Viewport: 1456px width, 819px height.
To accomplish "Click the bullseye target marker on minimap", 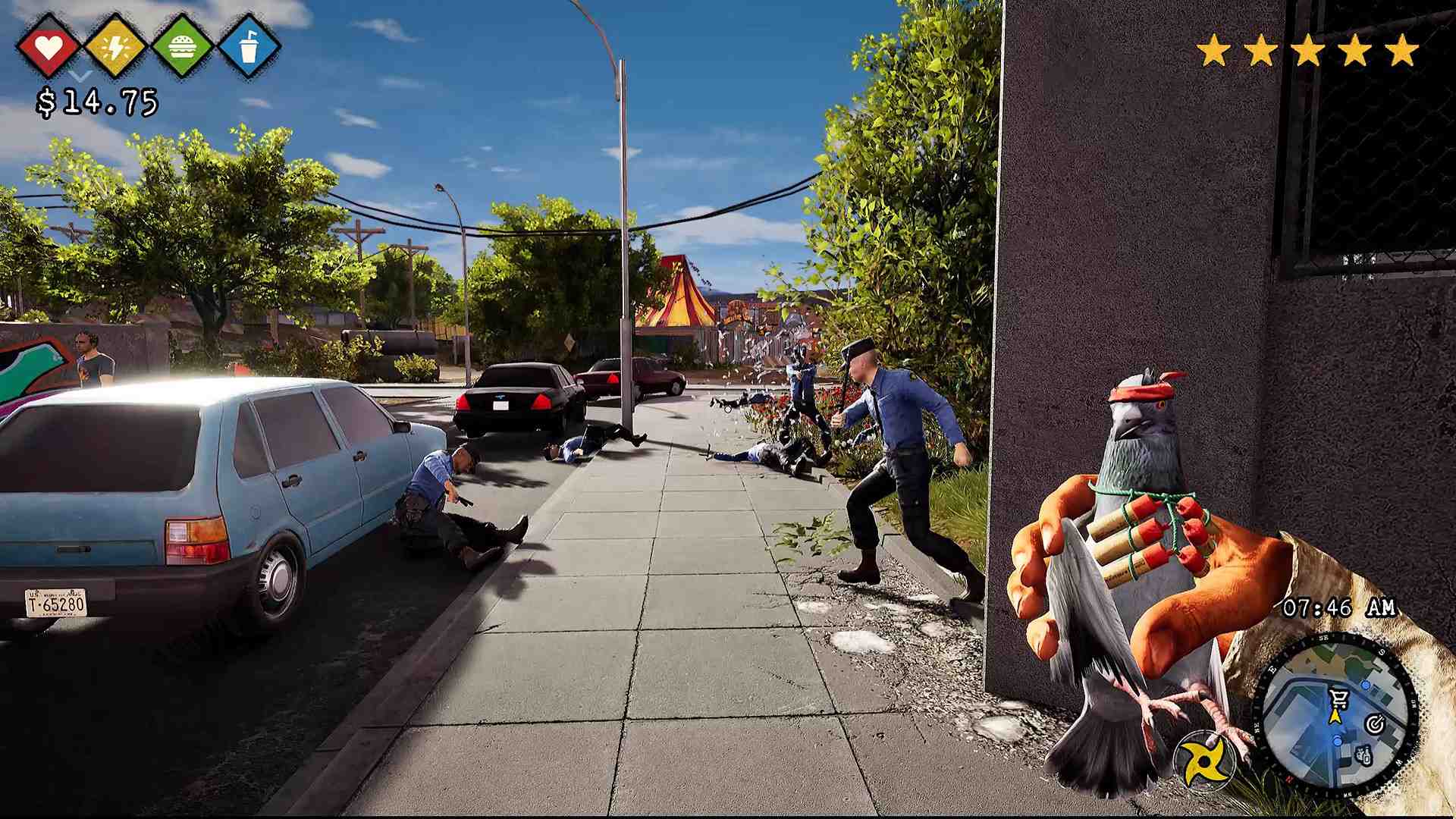I will pos(1375,724).
